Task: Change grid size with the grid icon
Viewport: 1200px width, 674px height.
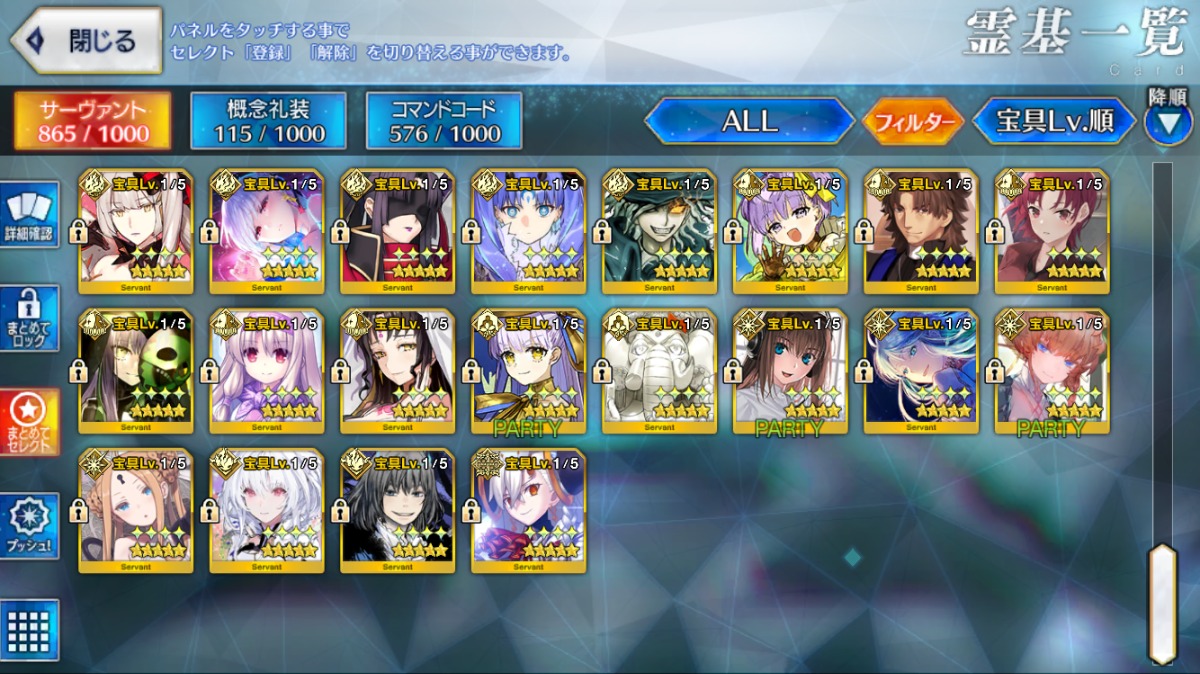Action: tap(29, 629)
